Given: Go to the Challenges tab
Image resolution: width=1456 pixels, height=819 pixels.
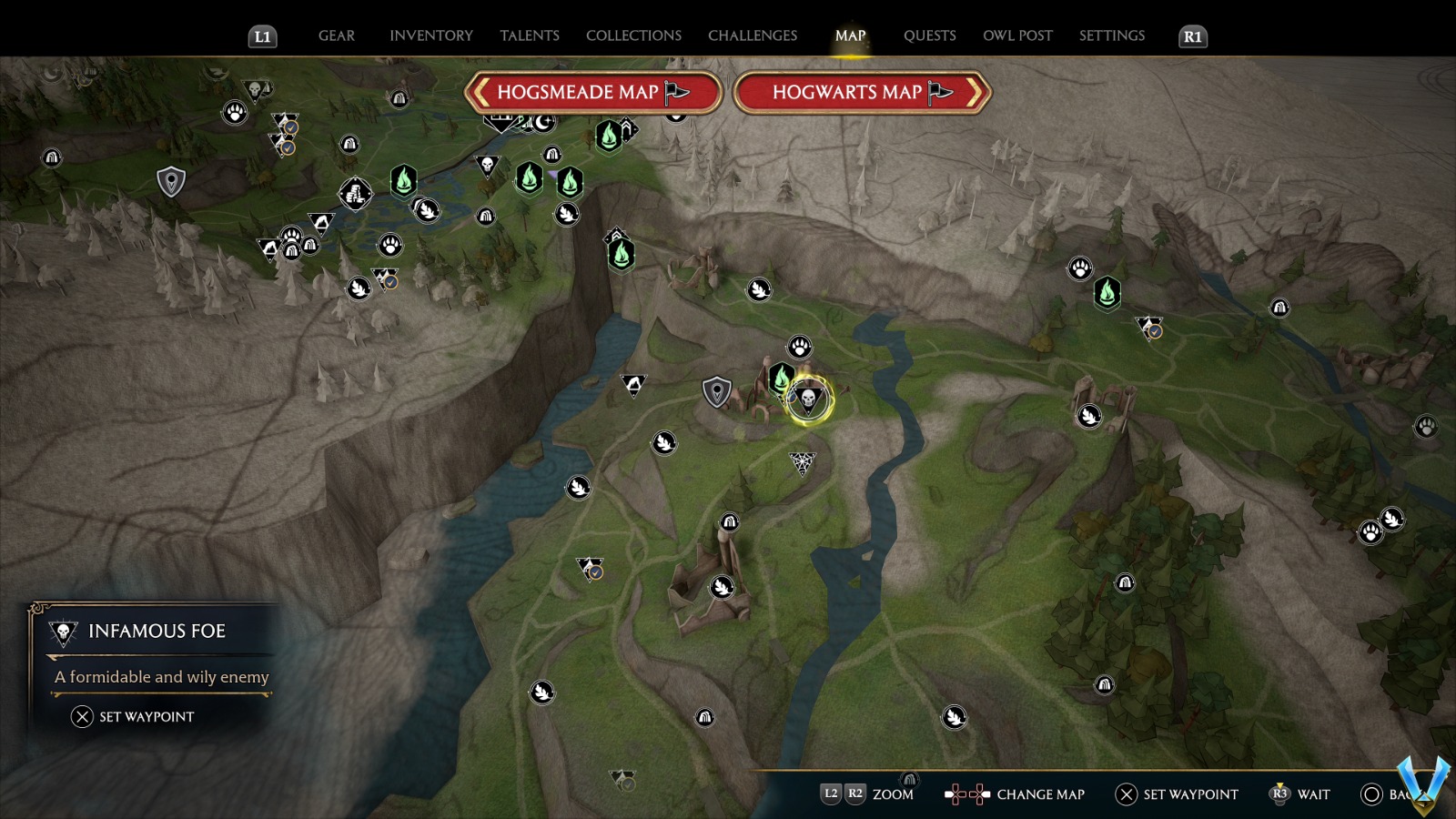Looking at the screenshot, I should point(752,35).
